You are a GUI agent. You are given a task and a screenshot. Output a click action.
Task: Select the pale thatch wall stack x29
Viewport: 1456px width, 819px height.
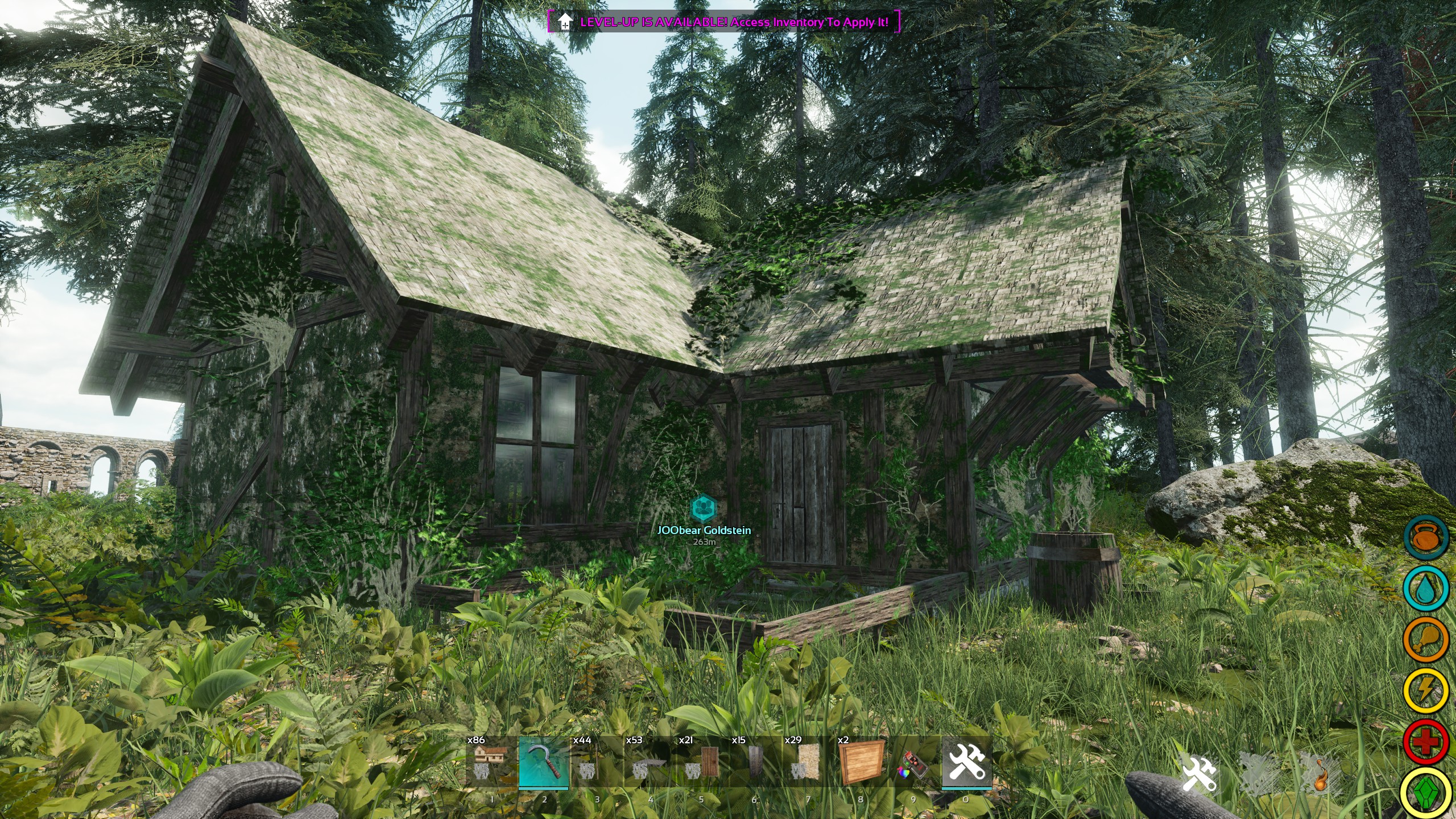[x=808, y=762]
